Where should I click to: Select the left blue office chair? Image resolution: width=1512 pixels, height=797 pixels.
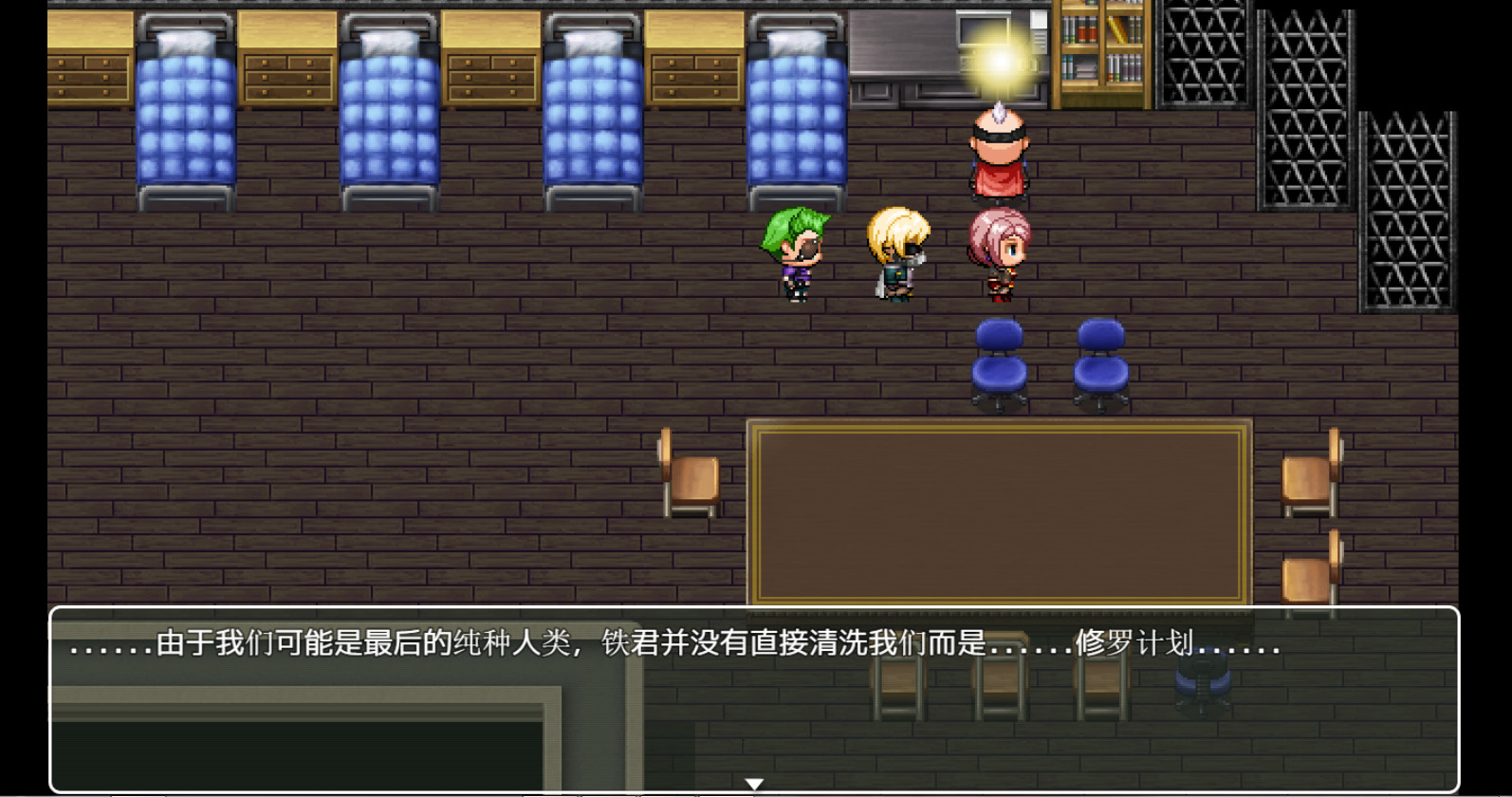(999, 361)
